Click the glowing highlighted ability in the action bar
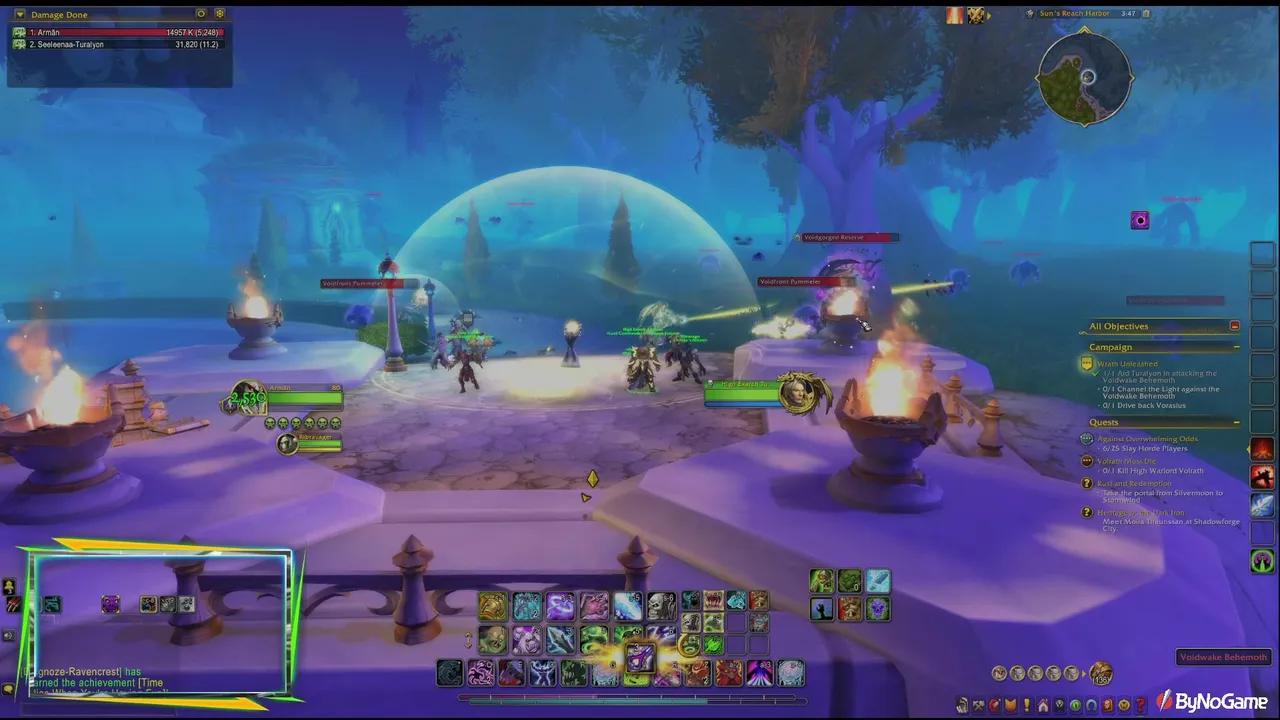This screenshot has height=720, width=1280. point(641,658)
